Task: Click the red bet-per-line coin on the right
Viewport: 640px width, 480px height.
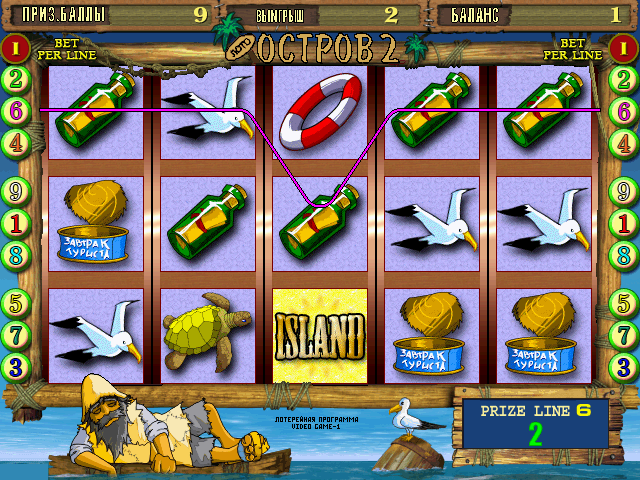Action: (x=624, y=47)
